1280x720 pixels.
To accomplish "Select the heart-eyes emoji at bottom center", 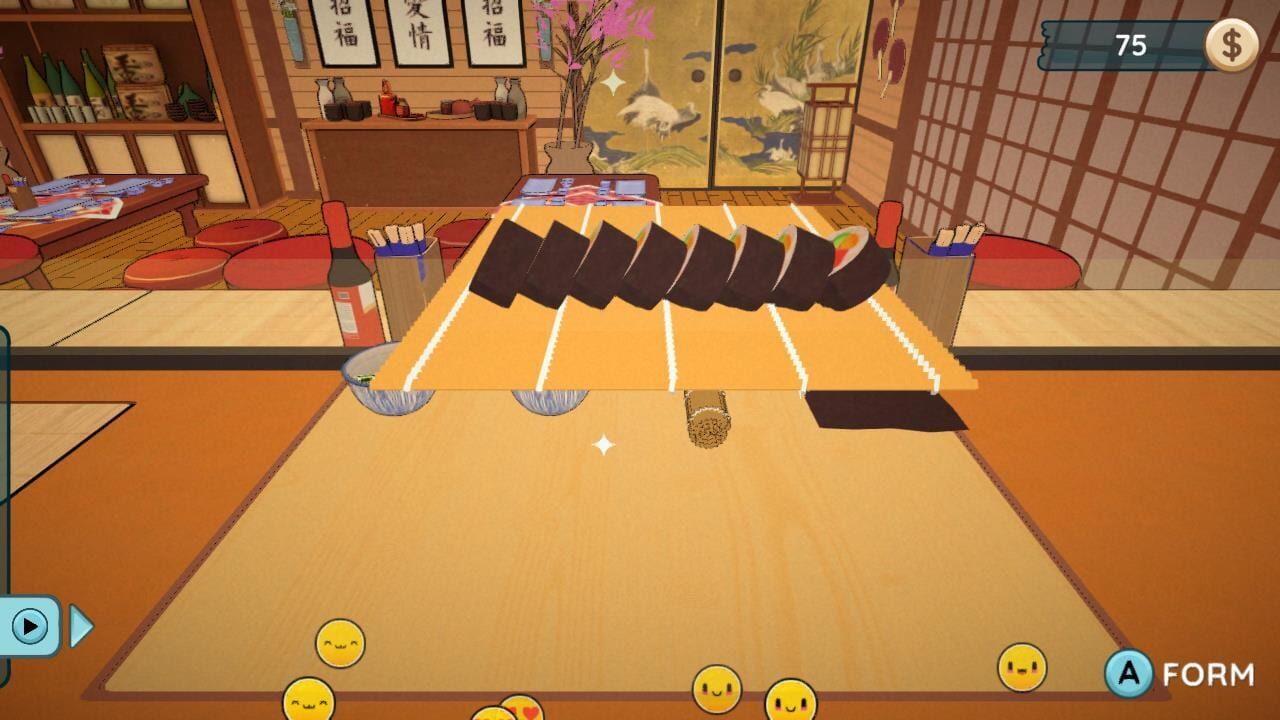I will click(520, 712).
